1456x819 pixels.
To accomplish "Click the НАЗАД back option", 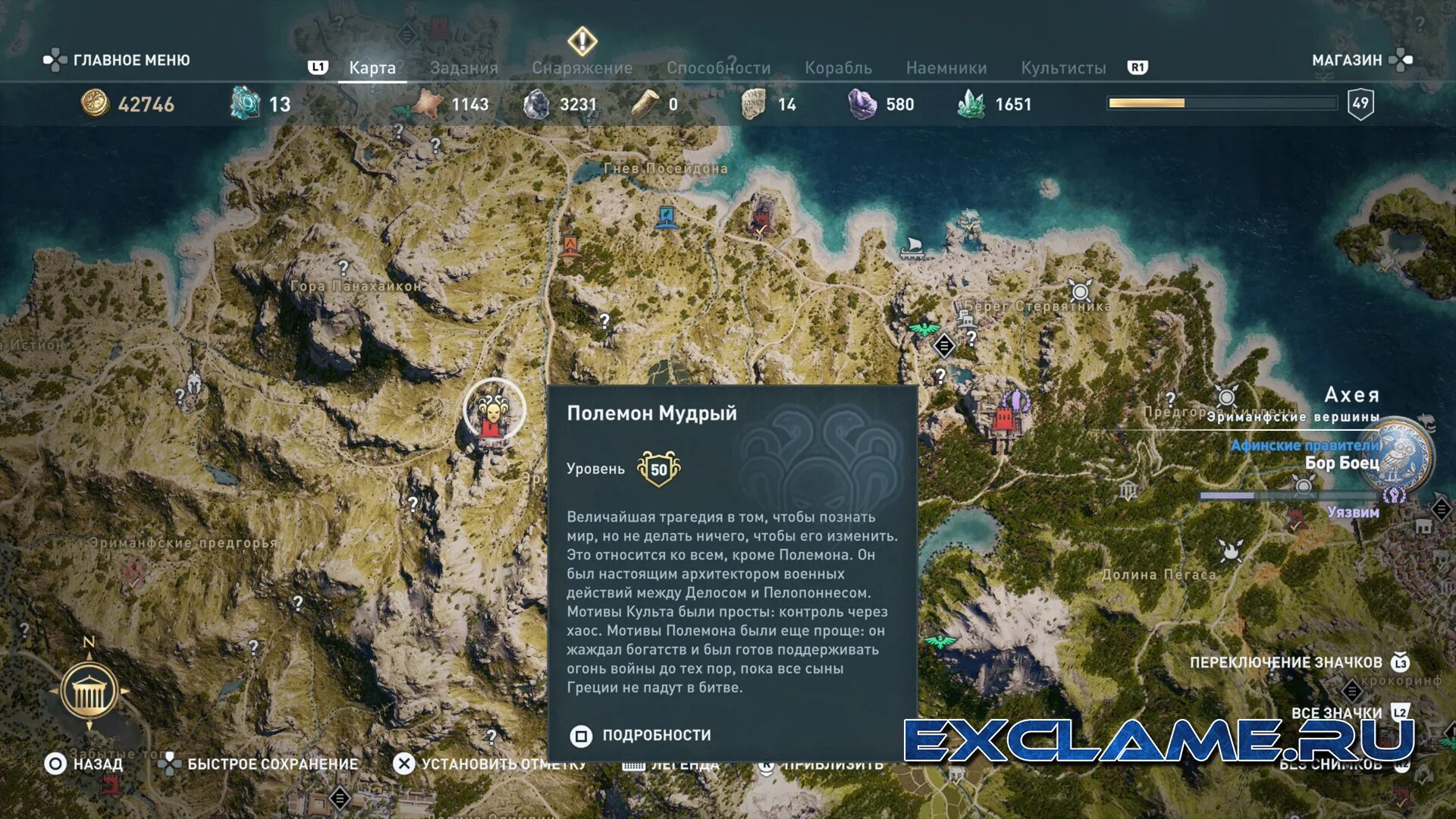I will tap(83, 764).
